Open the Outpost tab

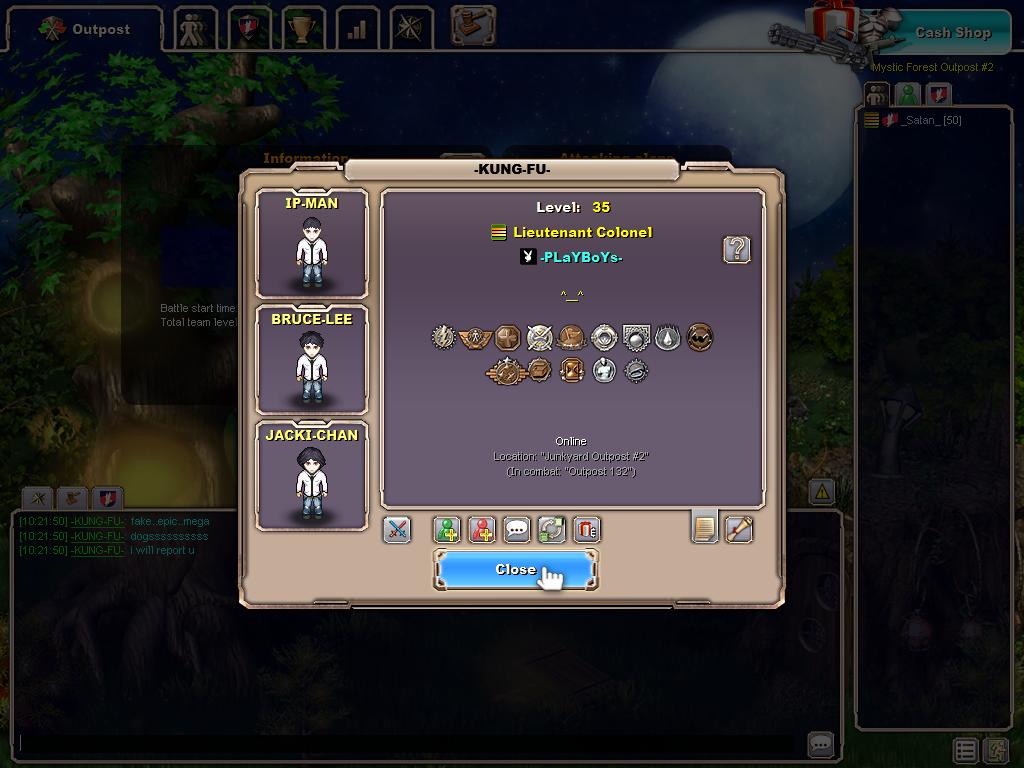coord(85,29)
